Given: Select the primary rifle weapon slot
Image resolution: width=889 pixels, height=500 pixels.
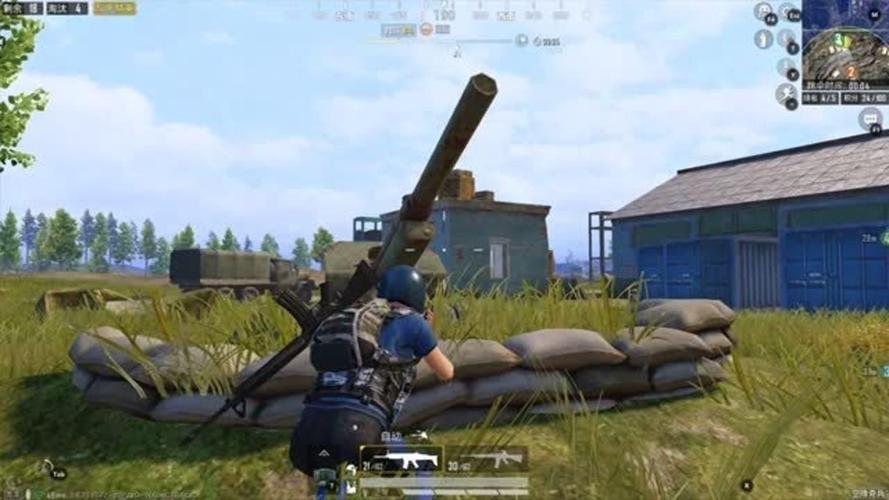Looking at the screenshot, I should coord(401,460).
